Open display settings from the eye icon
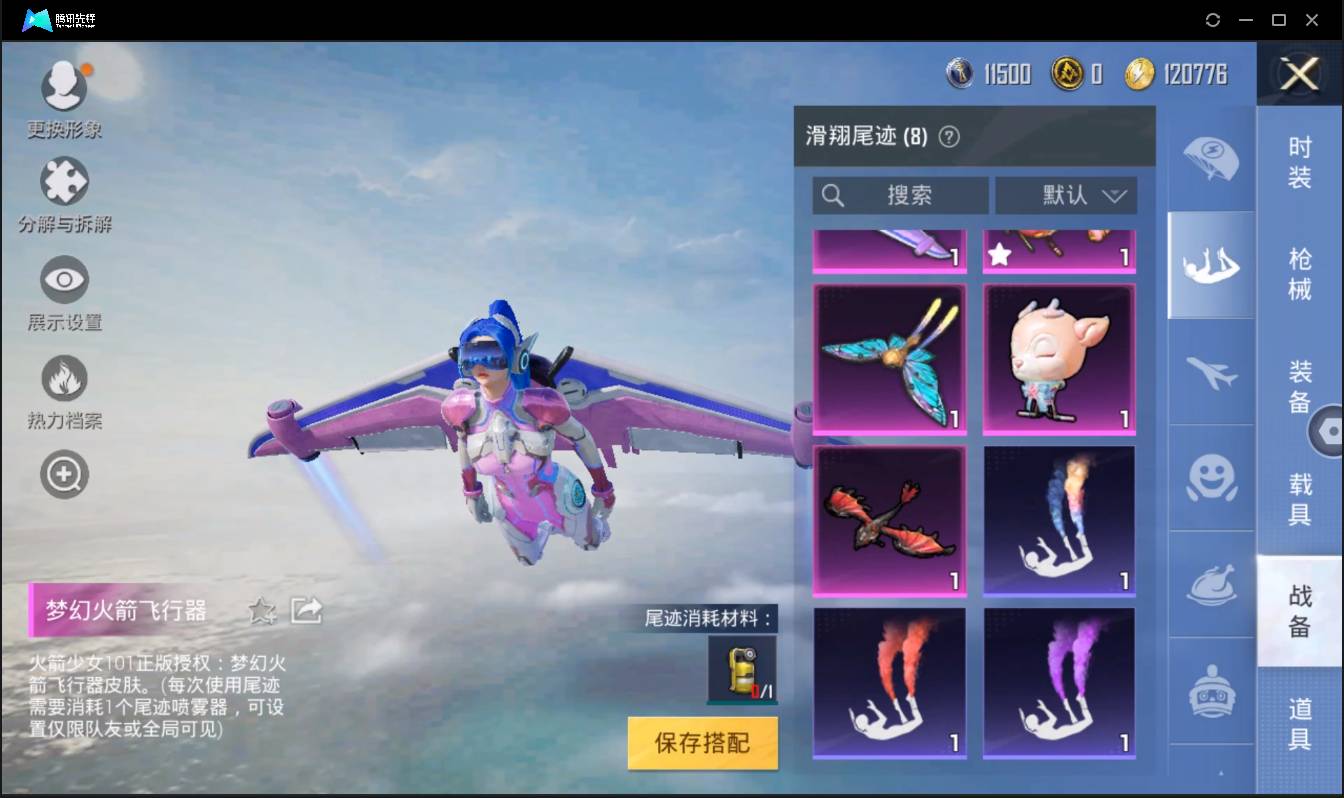 (x=64, y=280)
